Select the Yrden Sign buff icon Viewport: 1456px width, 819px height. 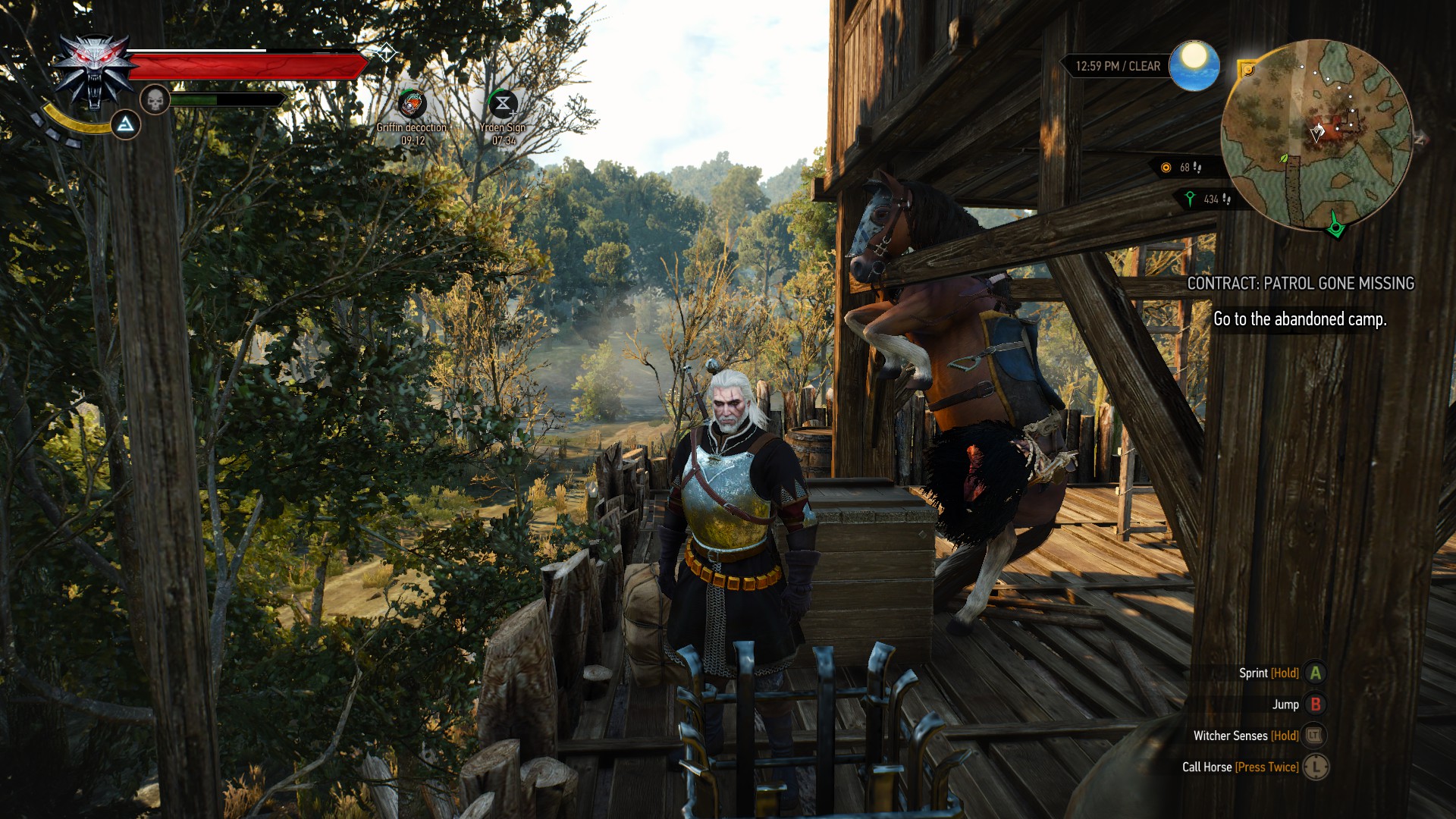(503, 104)
